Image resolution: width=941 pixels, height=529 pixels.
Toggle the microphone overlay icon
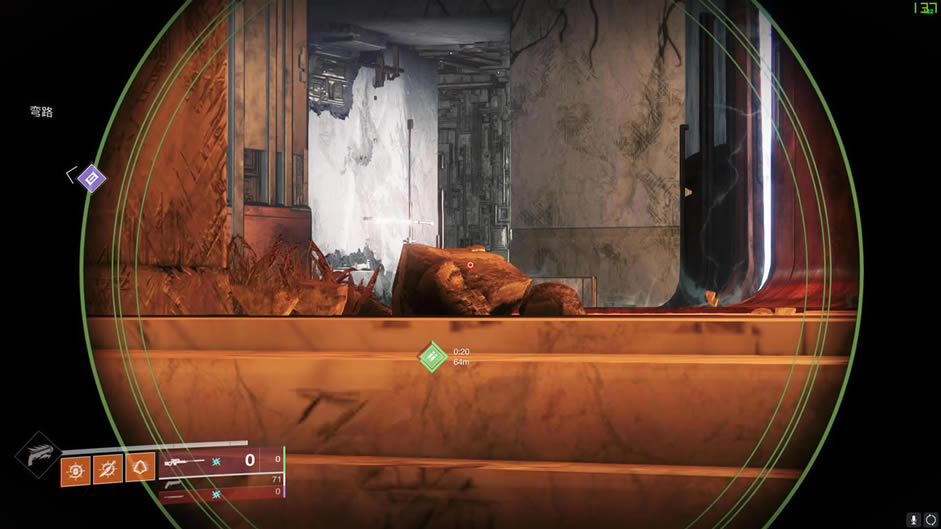(913, 519)
